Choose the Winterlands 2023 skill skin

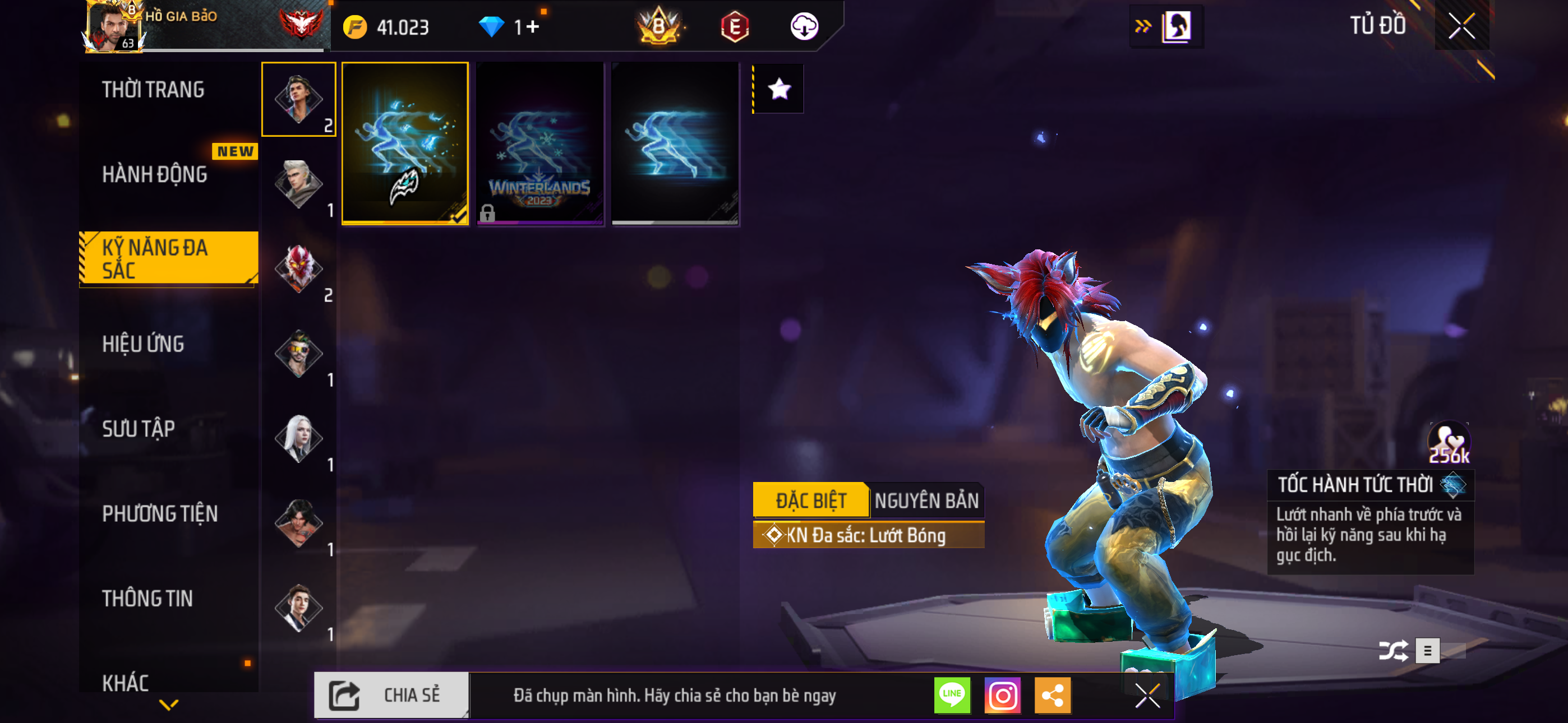[x=539, y=143]
